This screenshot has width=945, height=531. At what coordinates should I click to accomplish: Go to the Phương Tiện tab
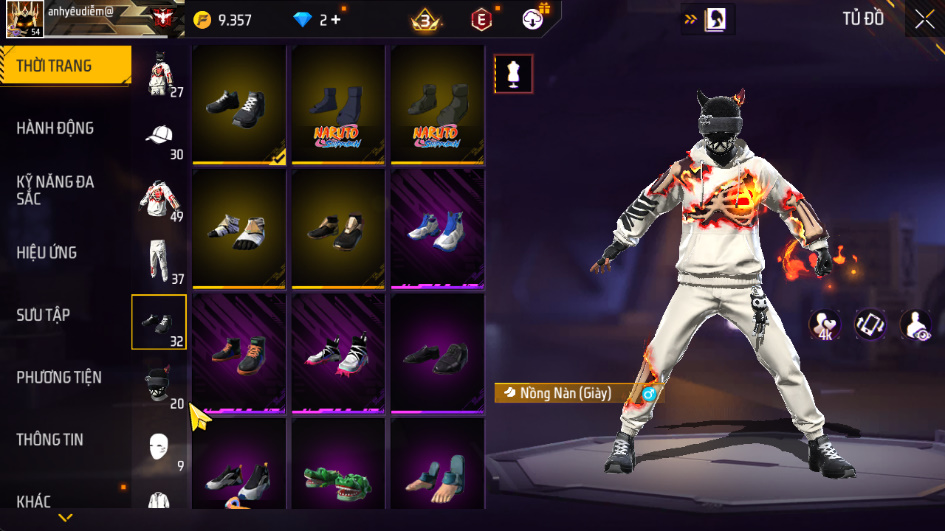pos(59,377)
